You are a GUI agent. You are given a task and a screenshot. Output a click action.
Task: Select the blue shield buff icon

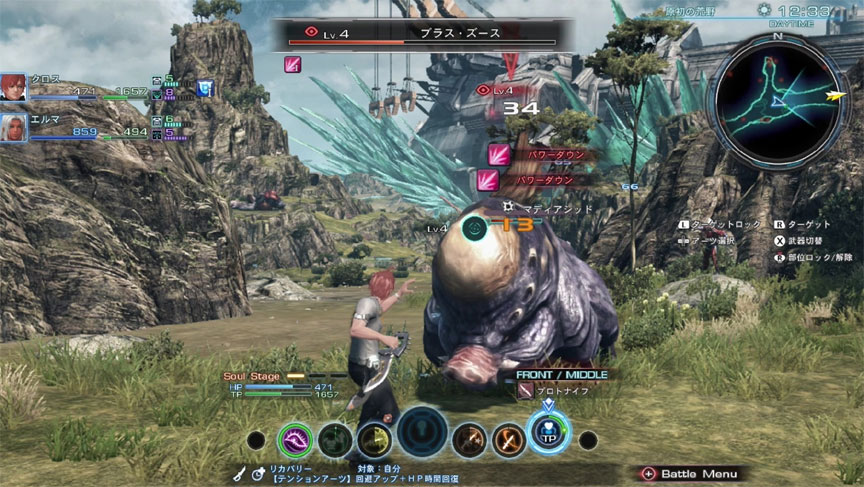pyautogui.click(x=205, y=88)
